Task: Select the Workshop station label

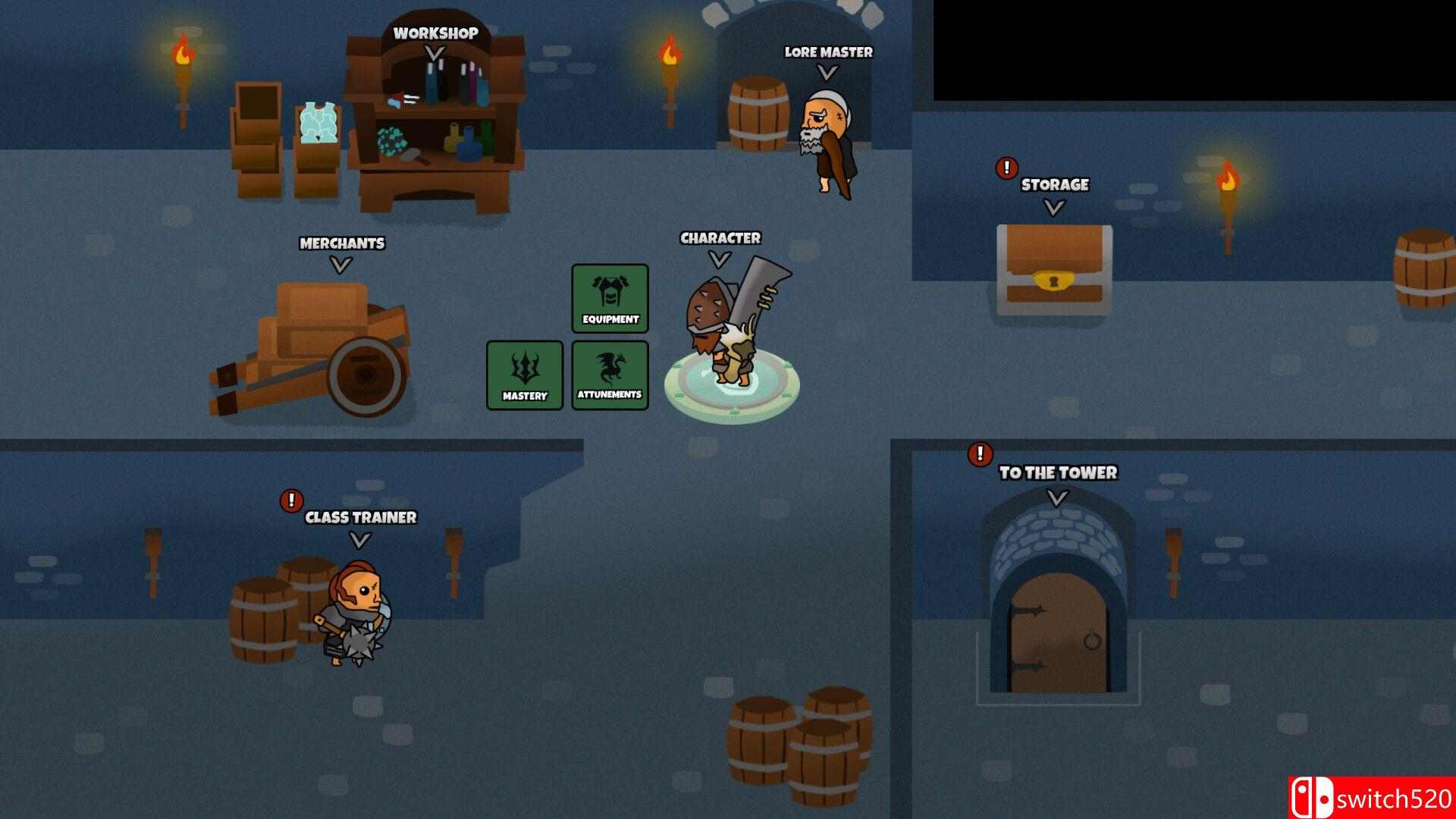Action: tap(435, 33)
